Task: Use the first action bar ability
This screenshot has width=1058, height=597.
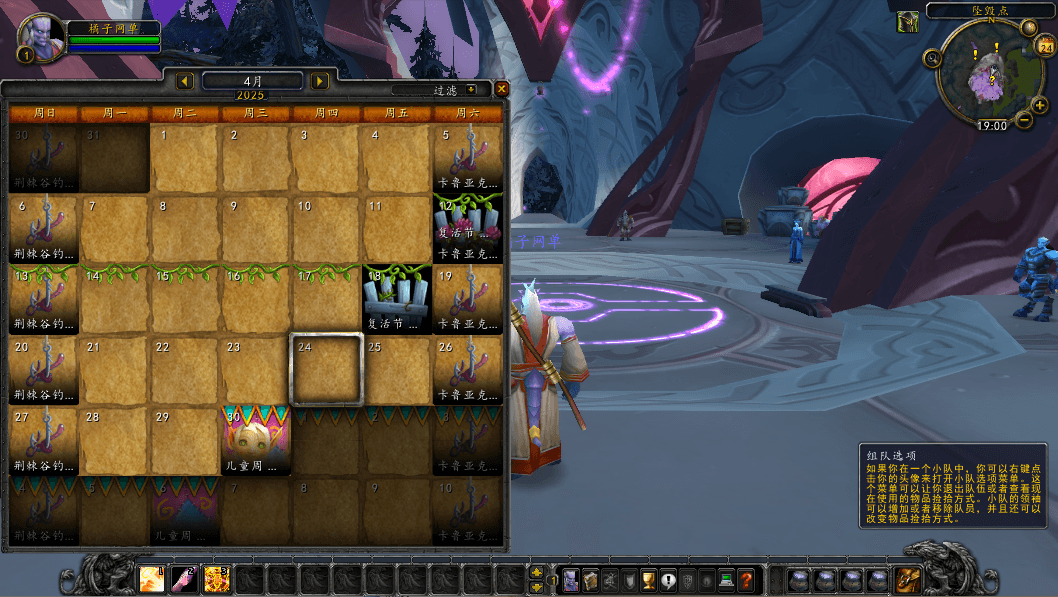Action: [152, 579]
